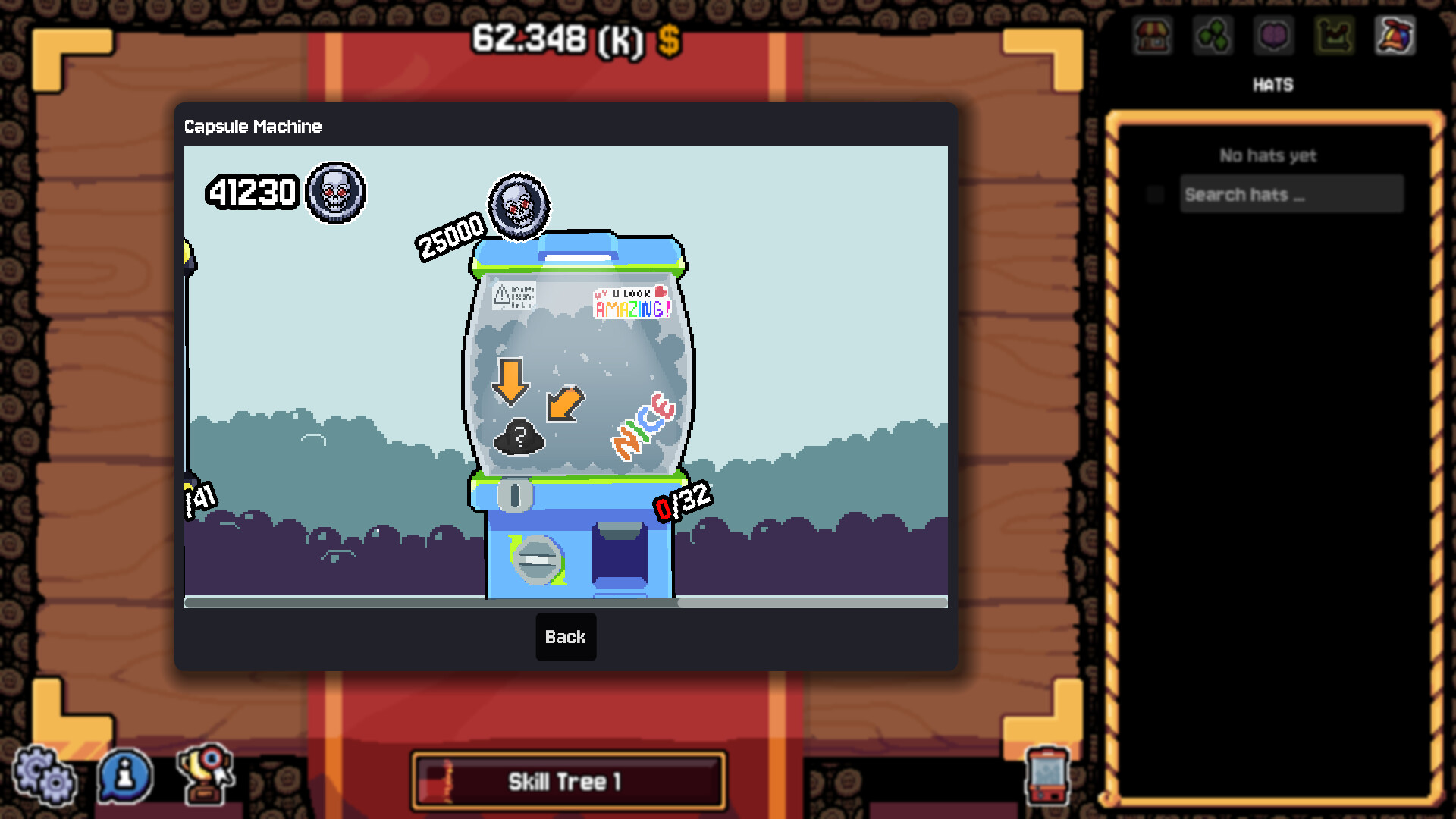The image size is (1456, 819).
Task: Open the purple brain panel
Action: [1273, 36]
